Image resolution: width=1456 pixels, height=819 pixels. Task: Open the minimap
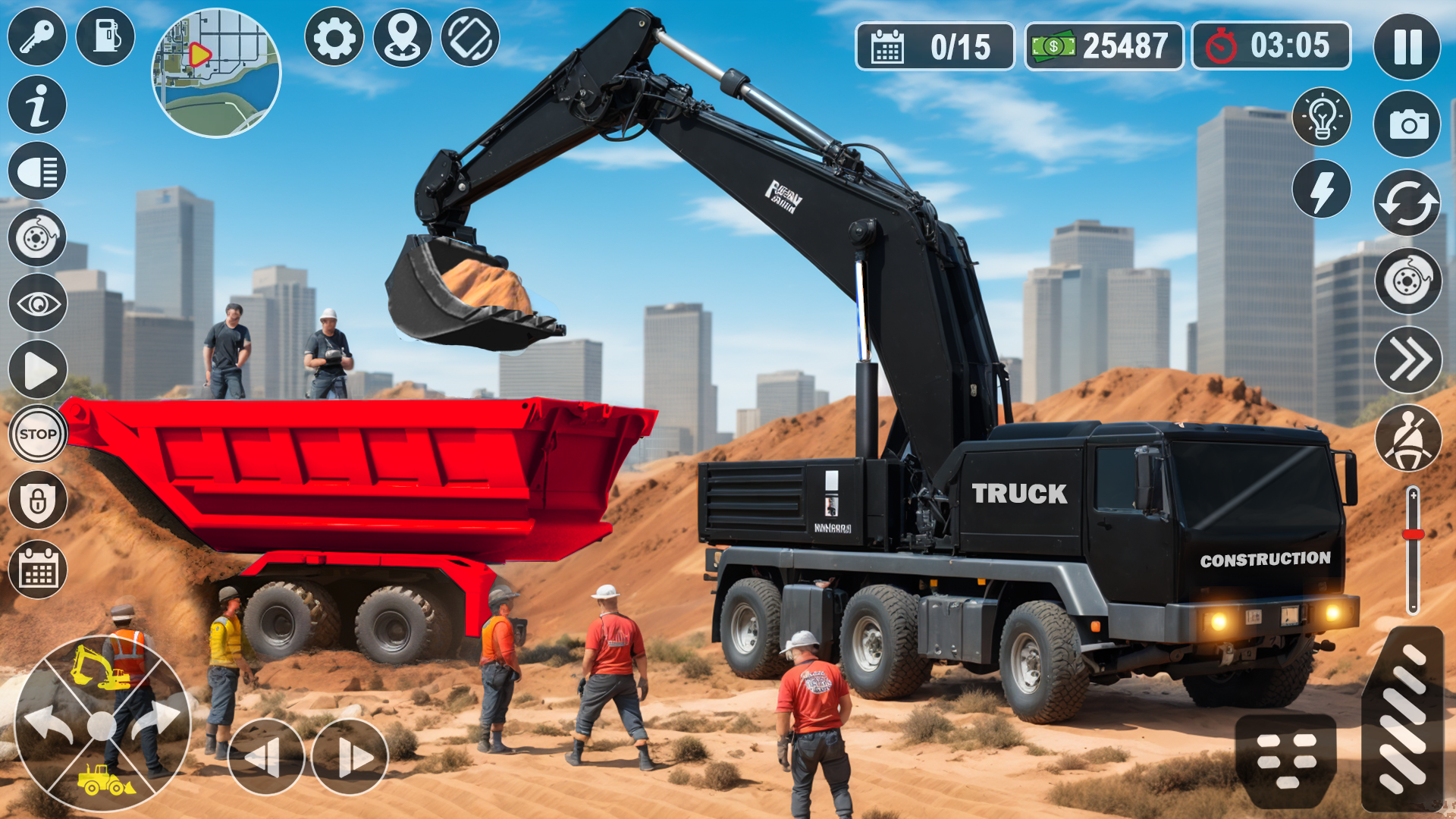[x=216, y=72]
